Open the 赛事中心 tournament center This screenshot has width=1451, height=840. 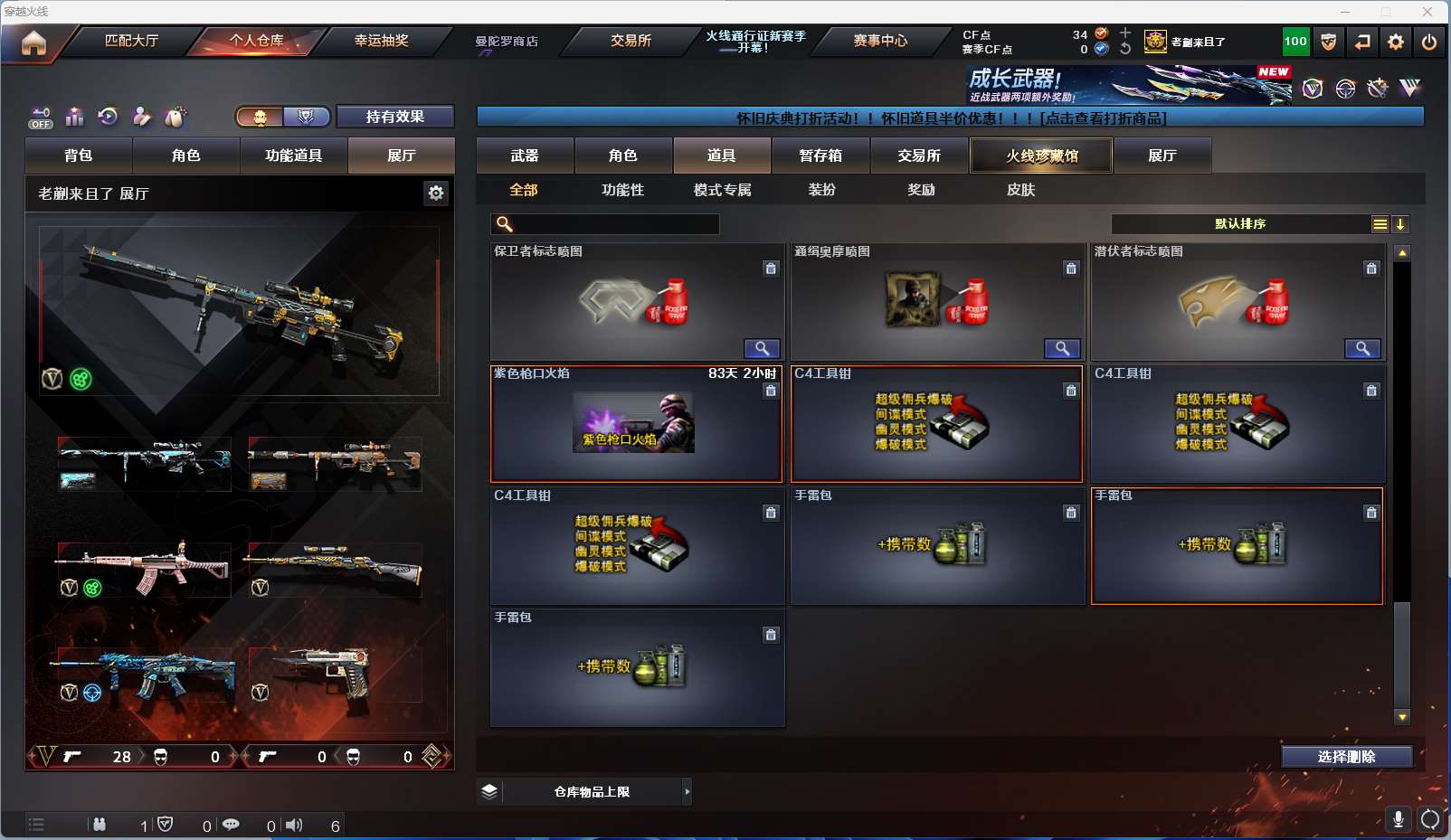[x=880, y=41]
